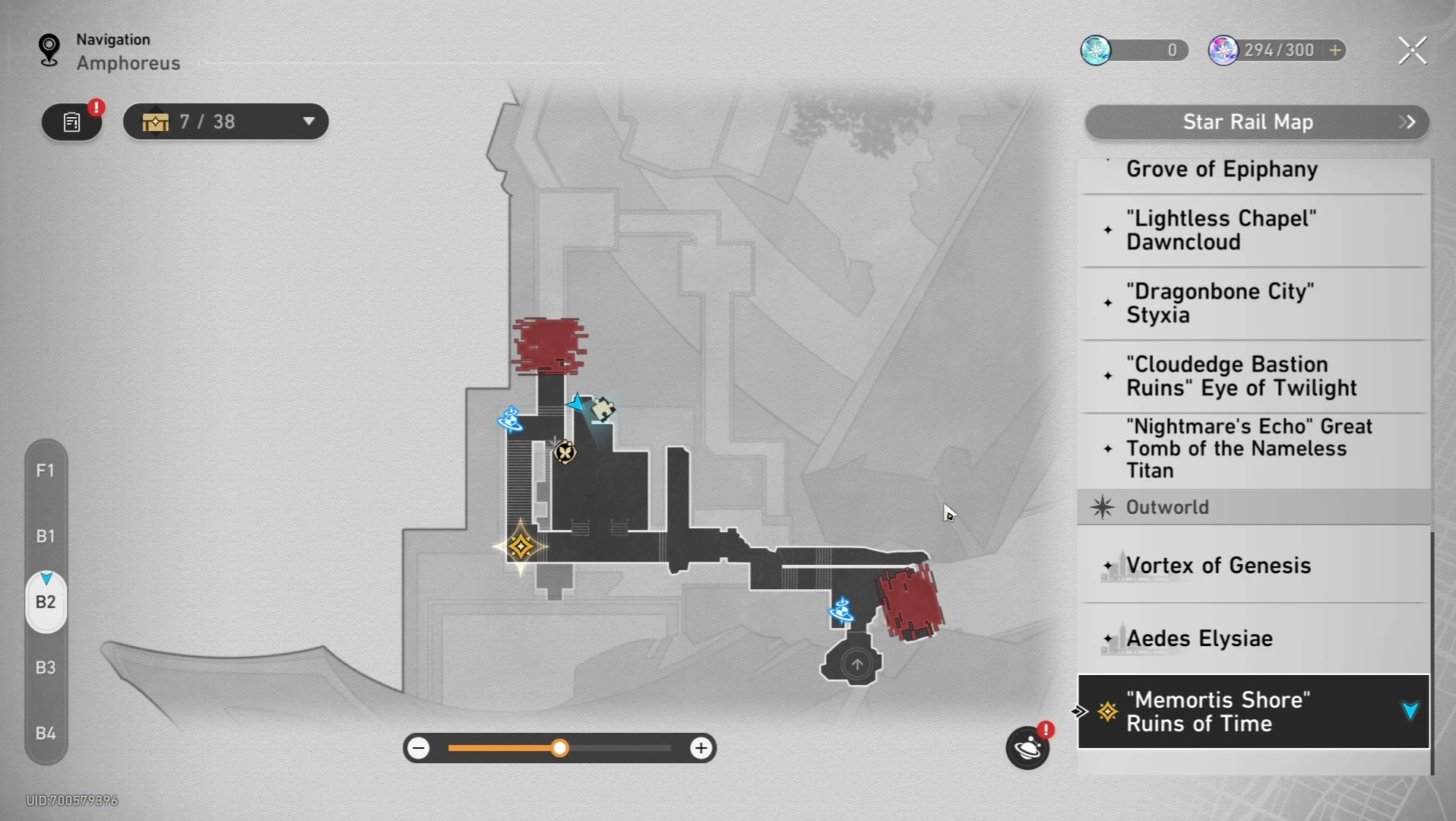Screen dimensions: 1456x821
Task: Close the navigation map
Action: (x=1412, y=51)
